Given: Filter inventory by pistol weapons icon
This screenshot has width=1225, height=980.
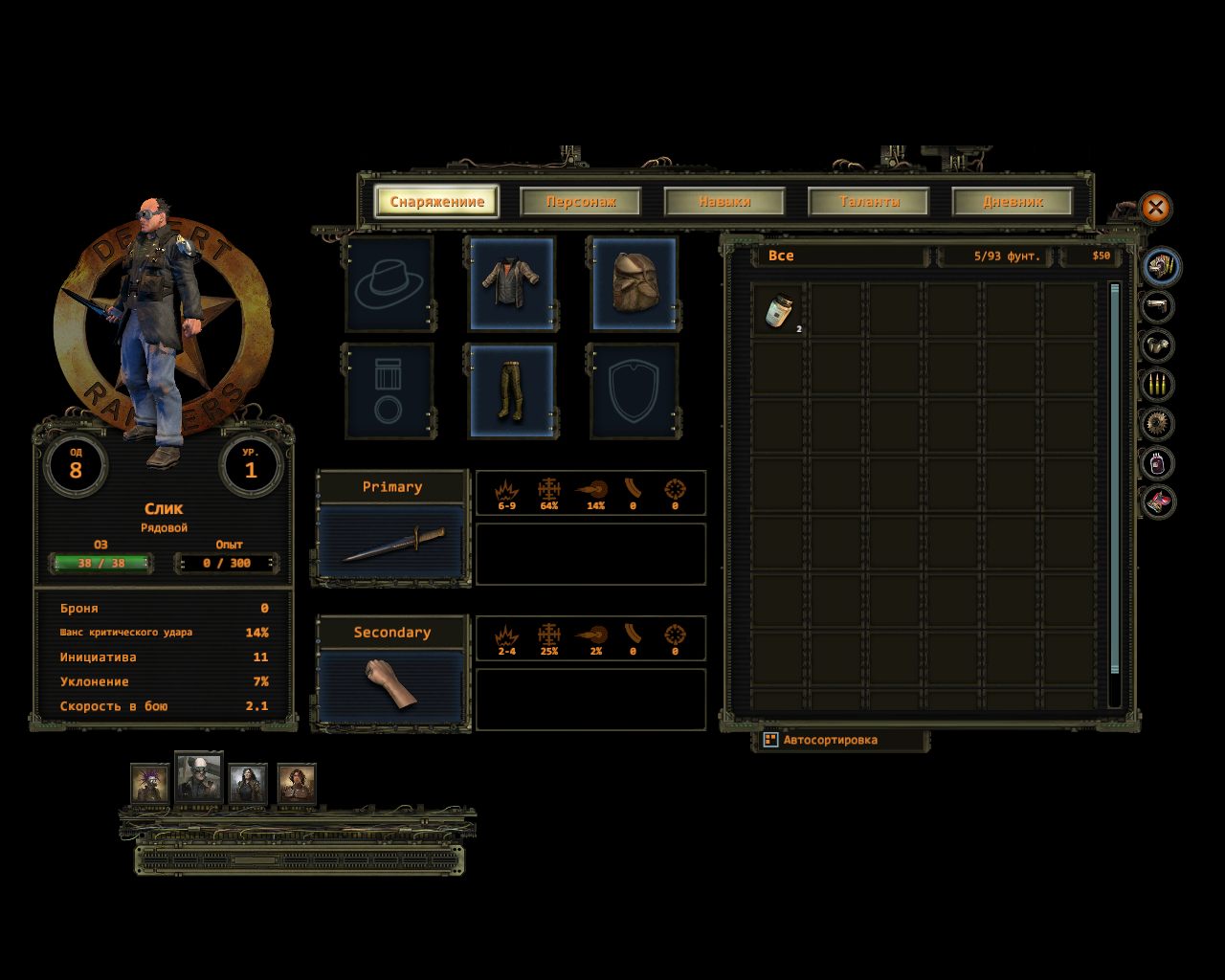Looking at the screenshot, I should [x=1158, y=306].
